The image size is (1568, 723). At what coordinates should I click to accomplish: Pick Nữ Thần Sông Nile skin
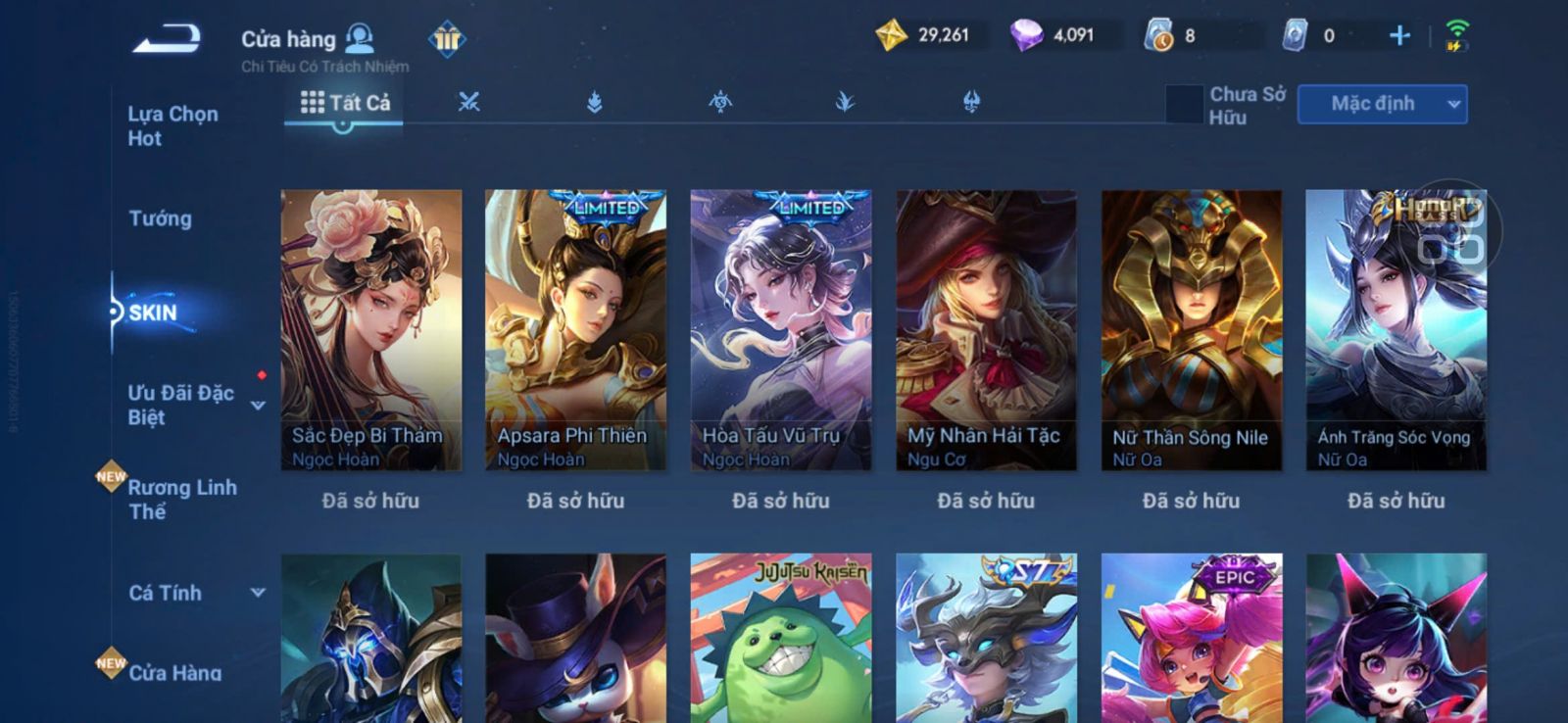[1191, 329]
